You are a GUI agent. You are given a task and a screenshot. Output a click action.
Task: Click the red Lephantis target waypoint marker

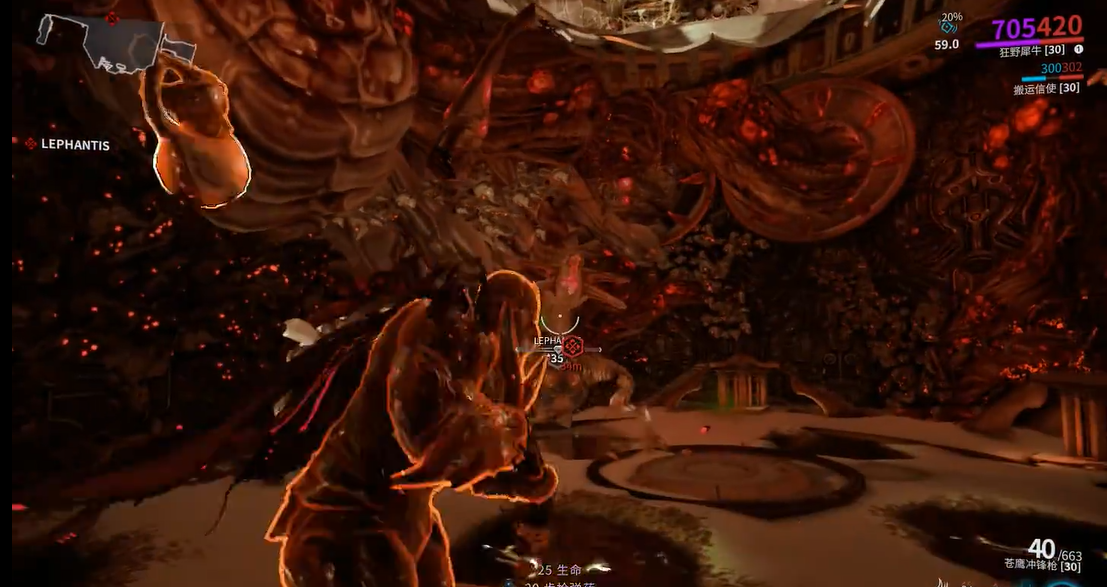pyautogui.click(x=572, y=344)
